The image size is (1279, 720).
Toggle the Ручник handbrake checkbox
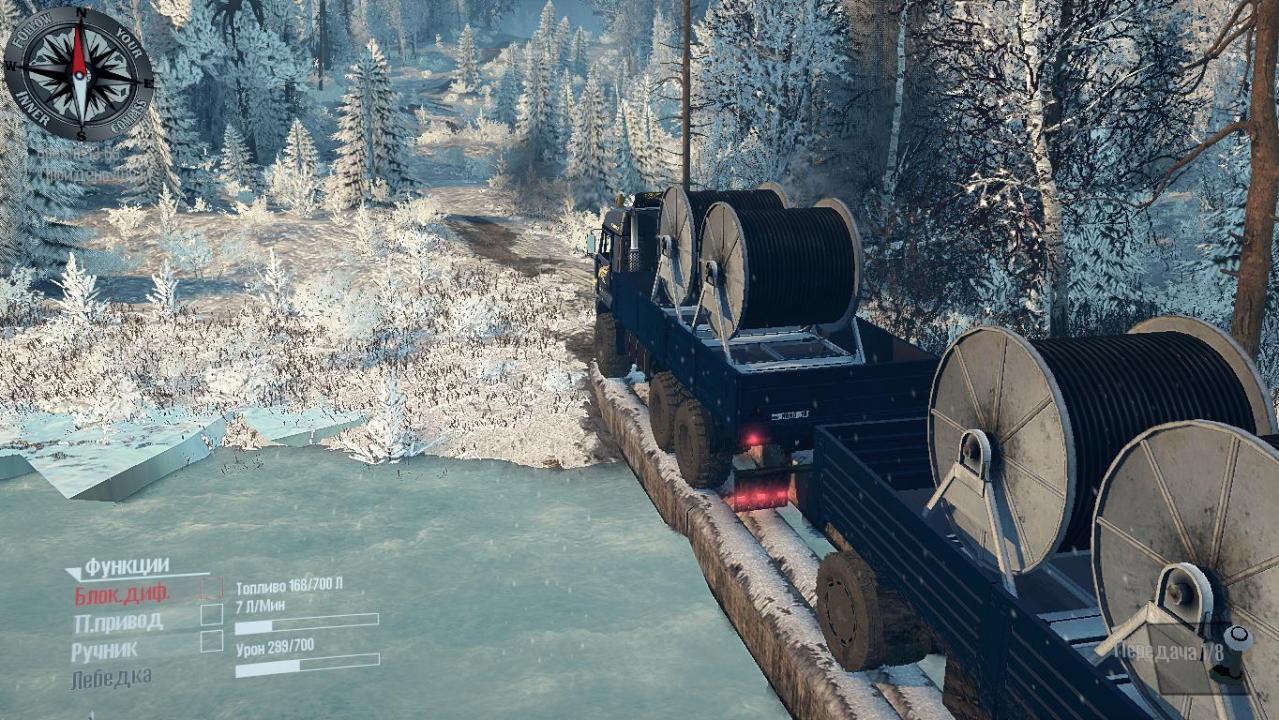[x=211, y=641]
